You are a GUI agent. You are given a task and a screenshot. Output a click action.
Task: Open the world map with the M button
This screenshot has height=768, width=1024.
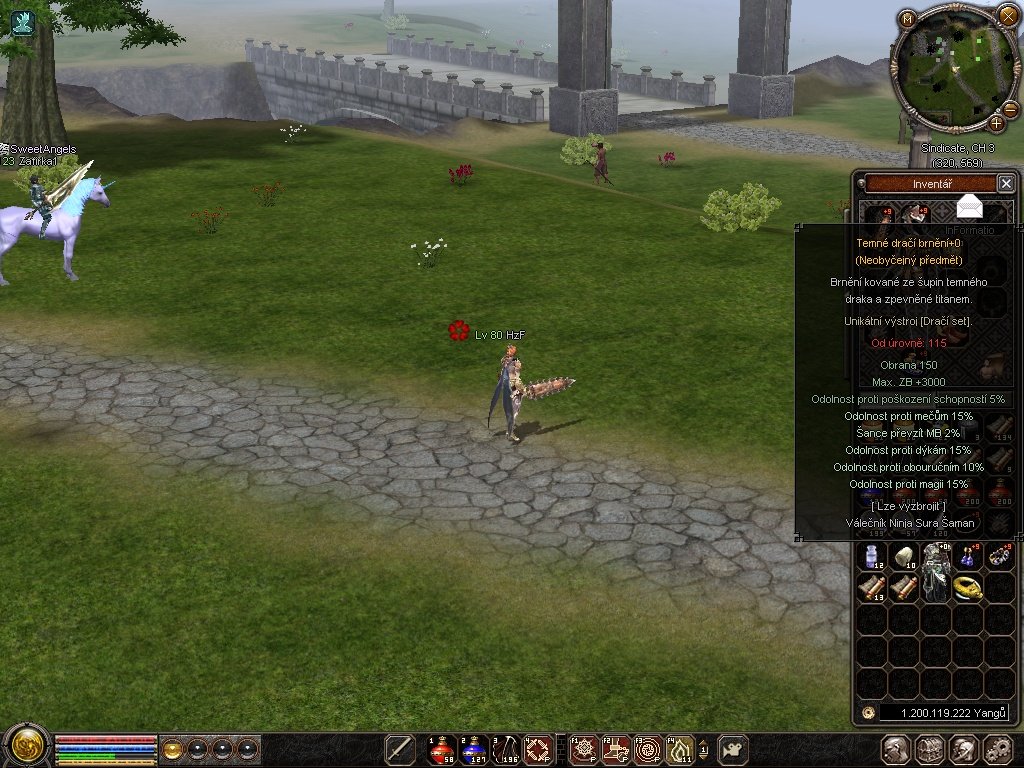tap(907, 19)
